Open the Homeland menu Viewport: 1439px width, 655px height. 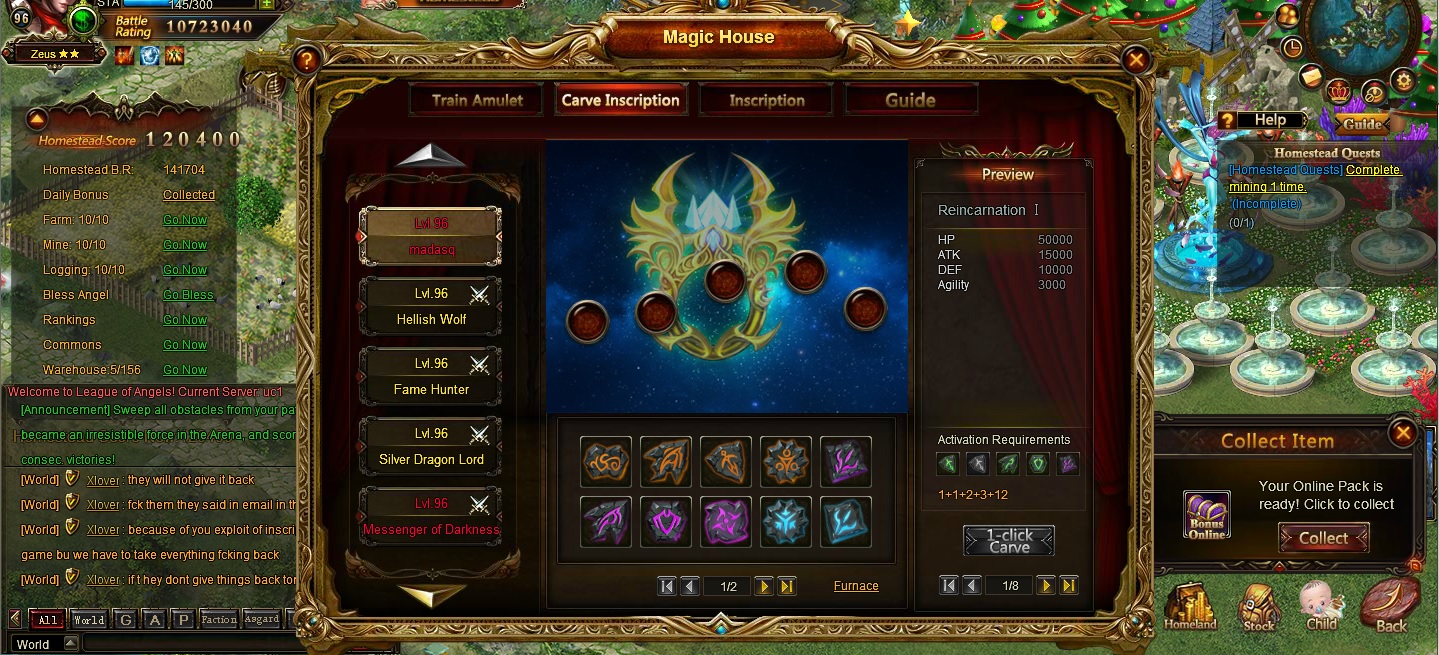1190,608
